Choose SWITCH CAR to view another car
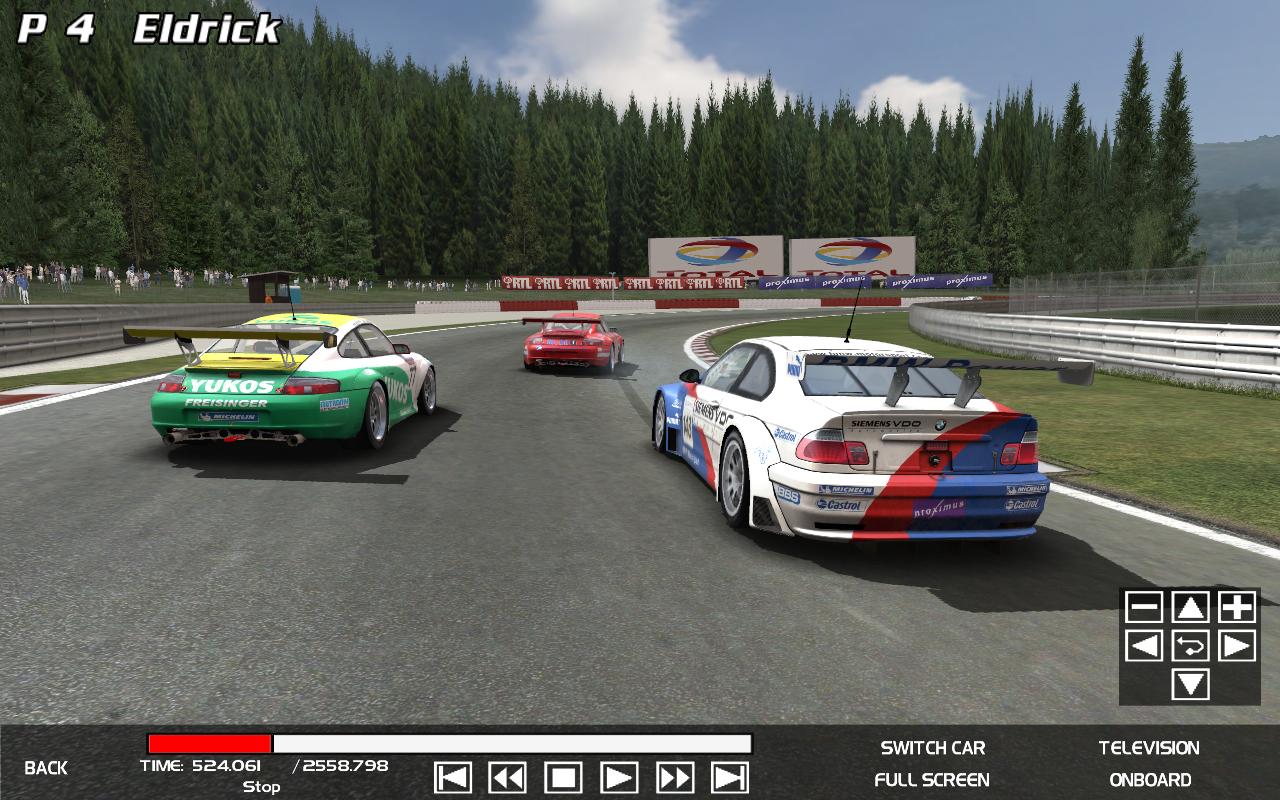Image resolution: width=1280 pixels, height=800 pixels. (x=932, y=748)
